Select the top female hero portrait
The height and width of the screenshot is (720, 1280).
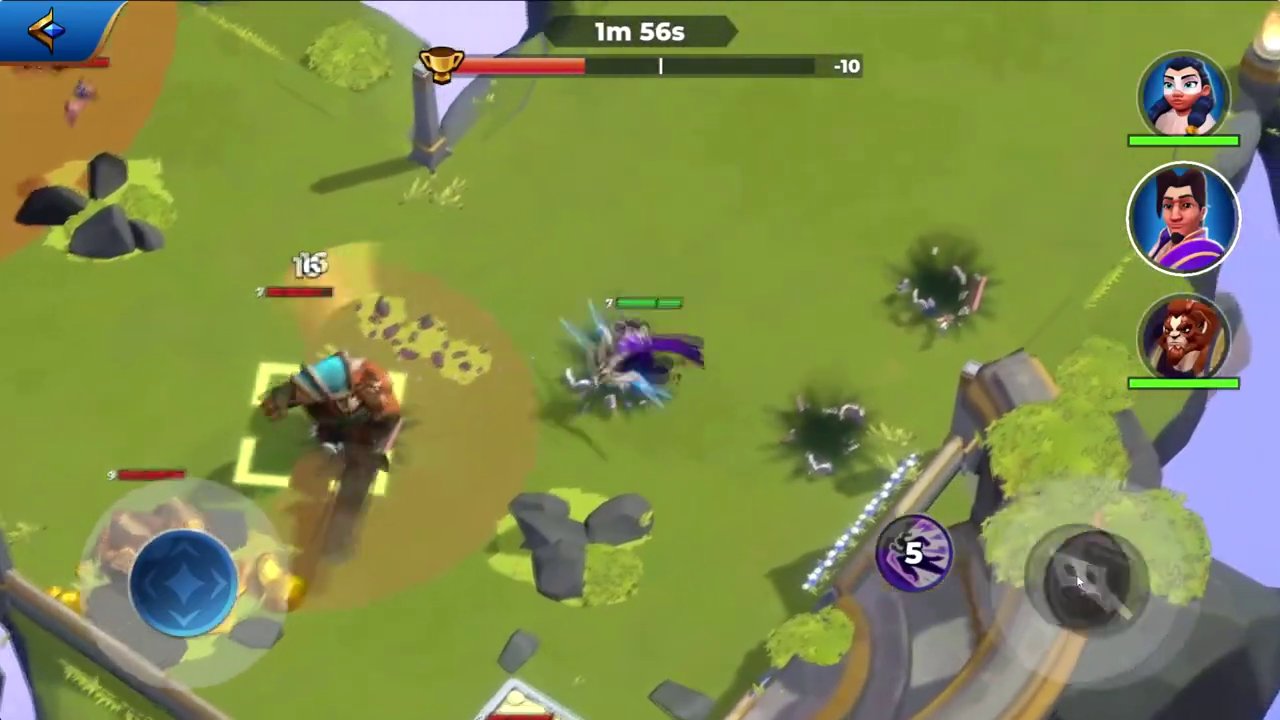click(x=1184, y=95)
